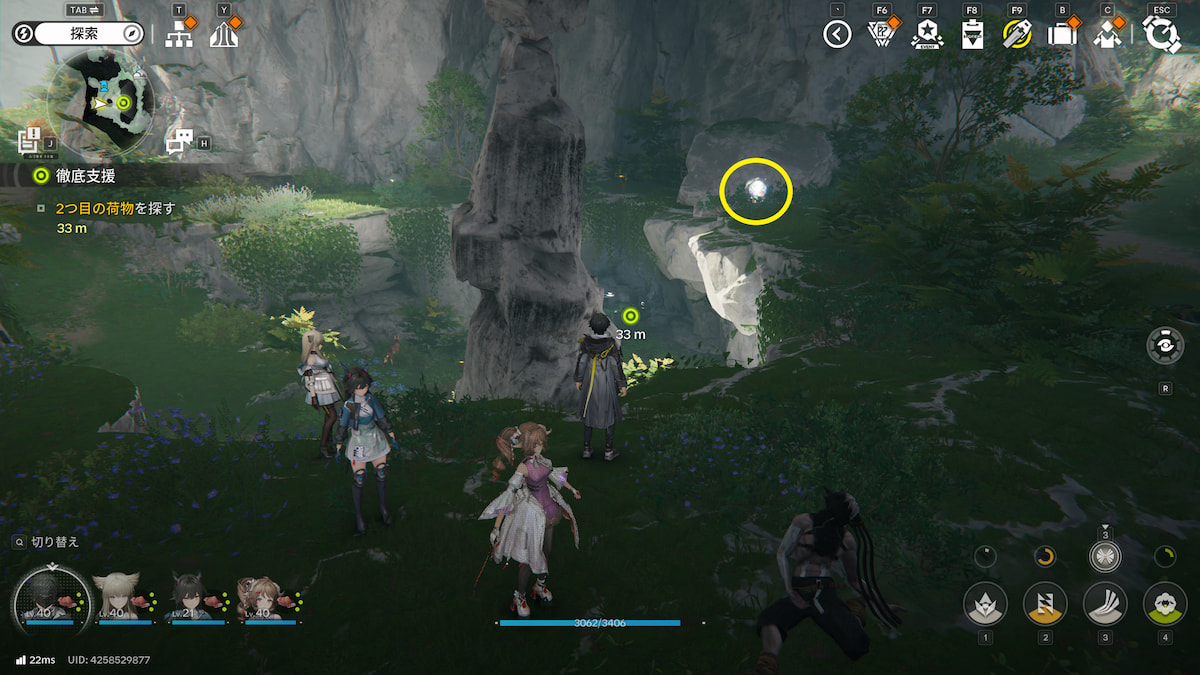The height and width of the screenshot is (675, 1200).
Task: Open the yellow-ringed F9 ticket icon
Action: 1017,34
